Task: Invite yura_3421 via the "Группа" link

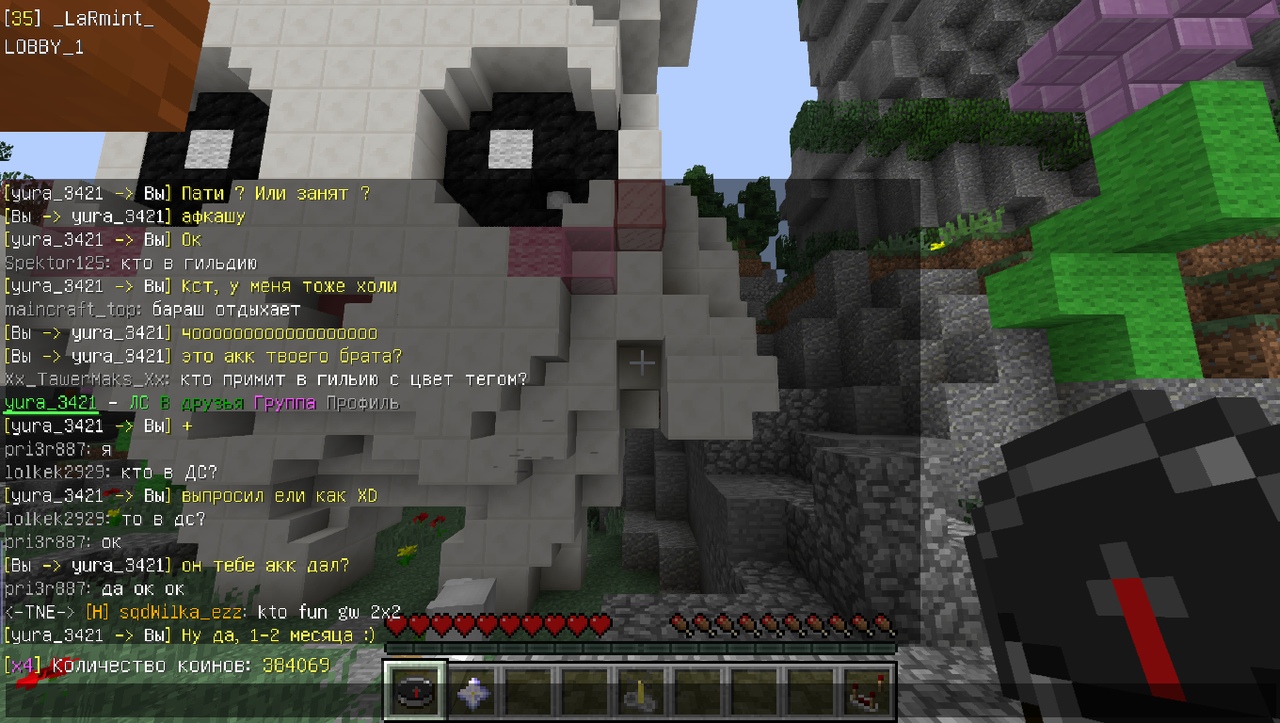Action: [x=285, y=403]
